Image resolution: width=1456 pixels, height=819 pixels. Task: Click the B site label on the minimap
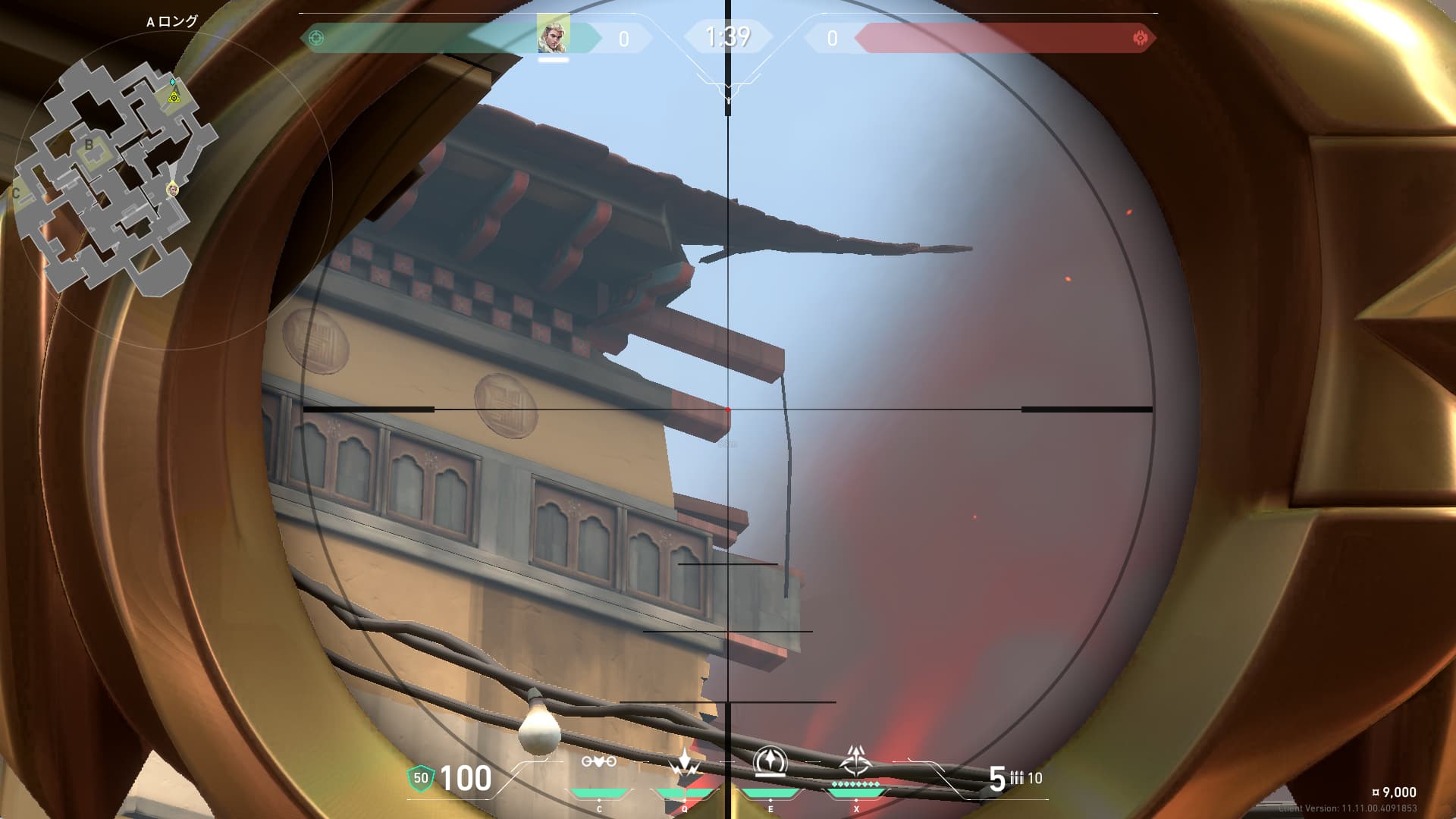coord(89,143)
